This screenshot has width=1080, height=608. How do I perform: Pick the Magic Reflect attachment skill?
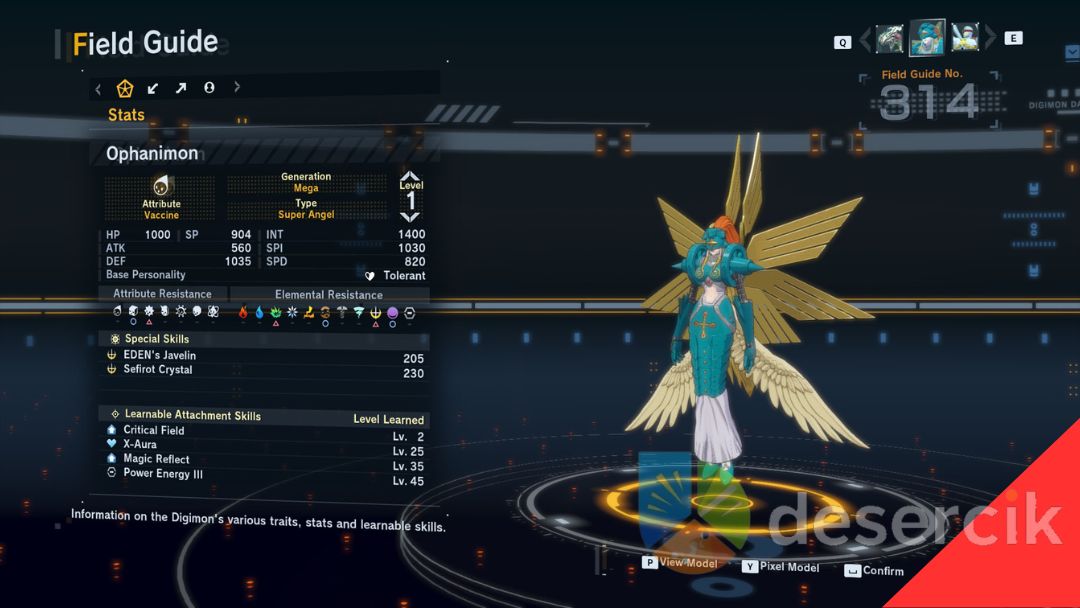(156, 459)
